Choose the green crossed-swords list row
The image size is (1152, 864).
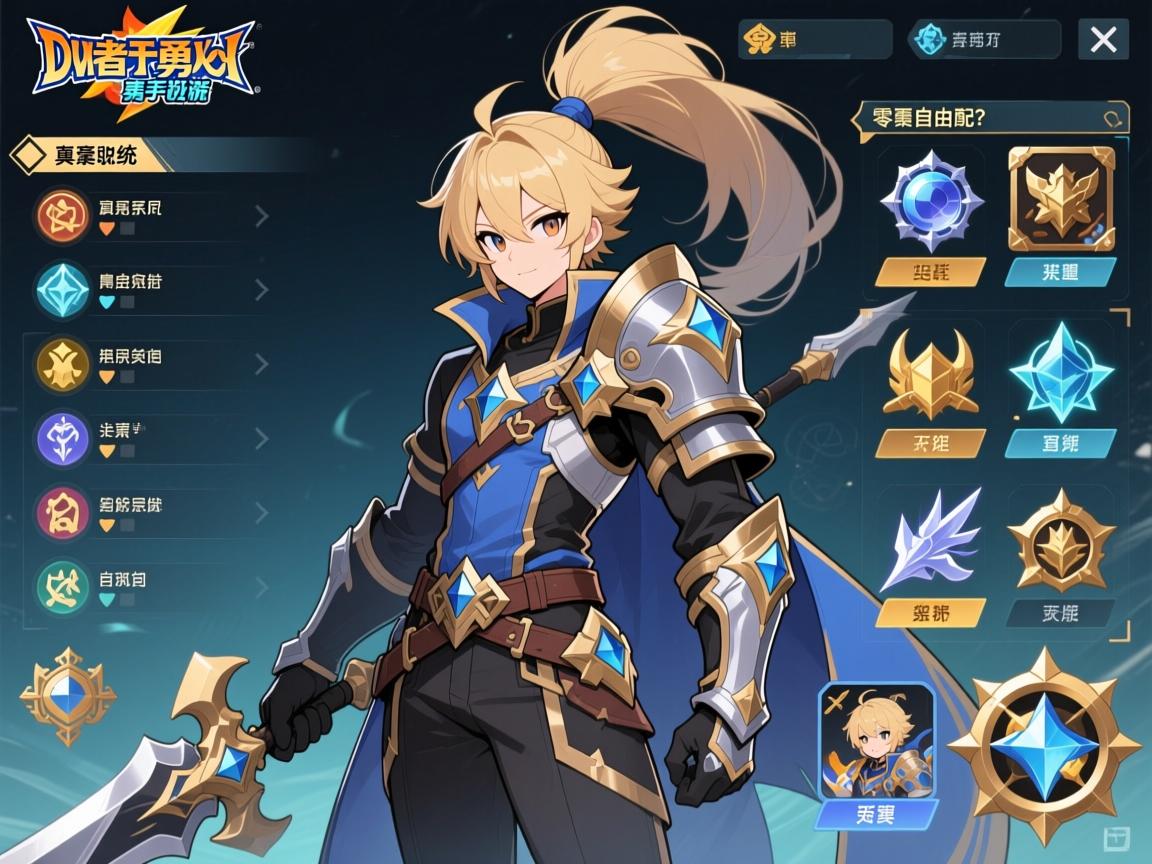(x=150, y=585)
